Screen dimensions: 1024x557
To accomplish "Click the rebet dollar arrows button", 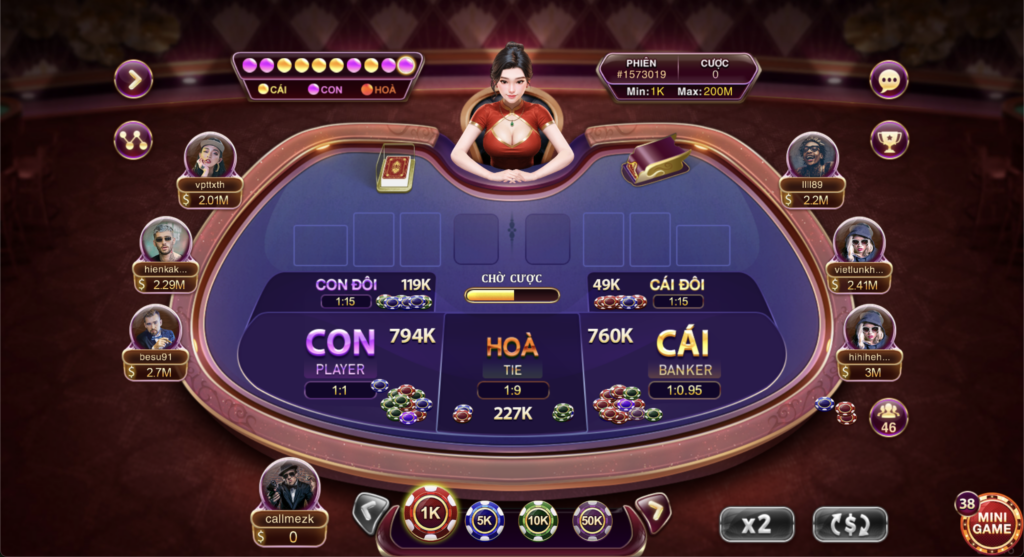I will (849, 524).
